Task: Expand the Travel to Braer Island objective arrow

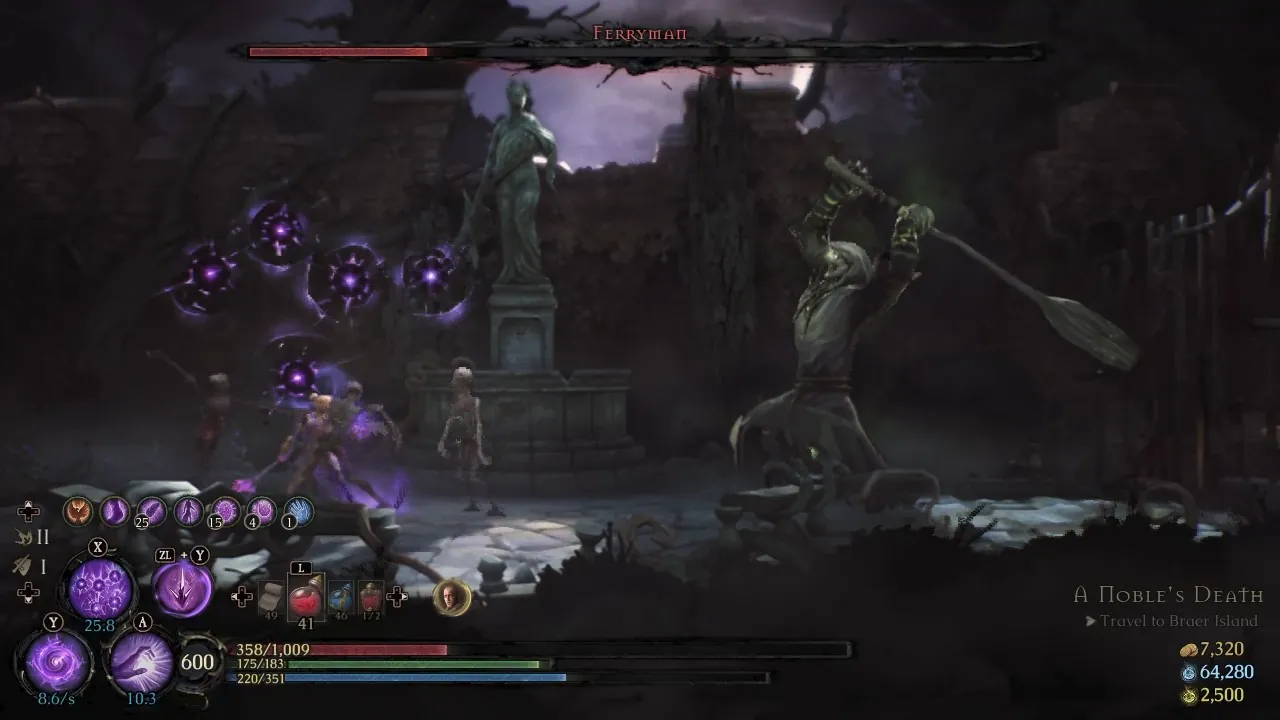Action: pyautogui.click(x=1090, y=621)
